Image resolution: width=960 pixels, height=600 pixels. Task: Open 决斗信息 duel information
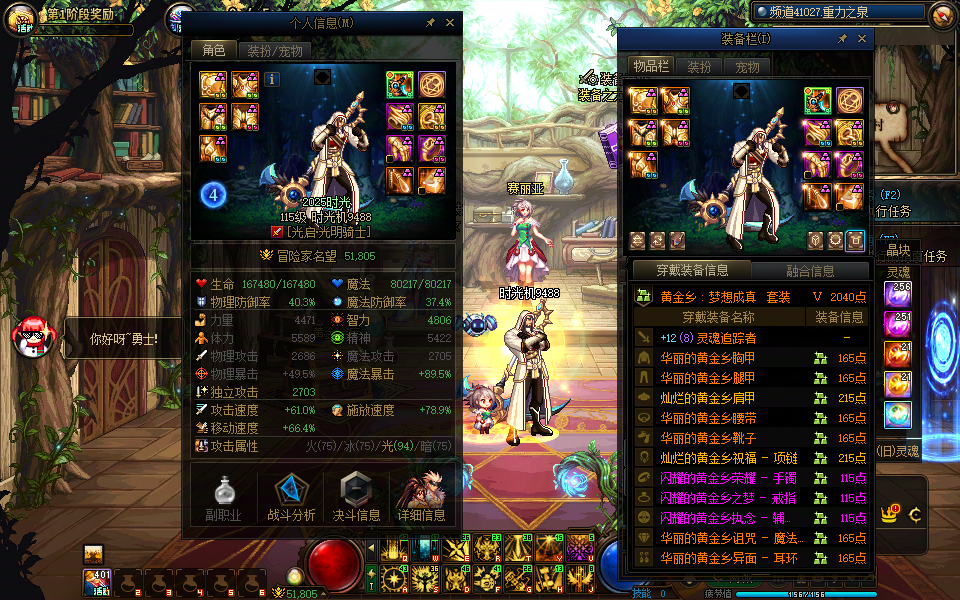pos(356,497)
